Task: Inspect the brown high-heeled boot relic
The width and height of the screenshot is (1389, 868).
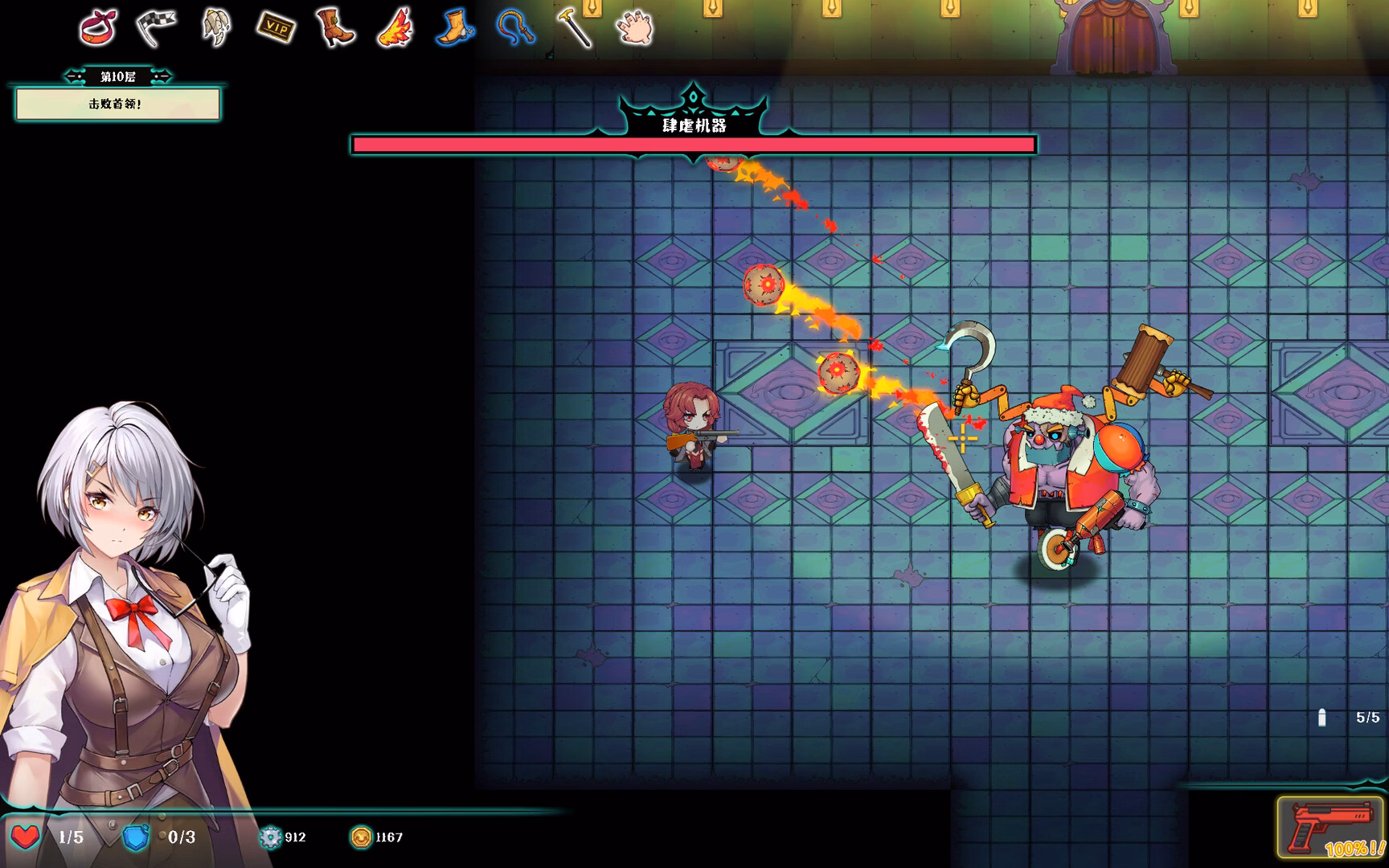Action: click(x=334, y=27)
